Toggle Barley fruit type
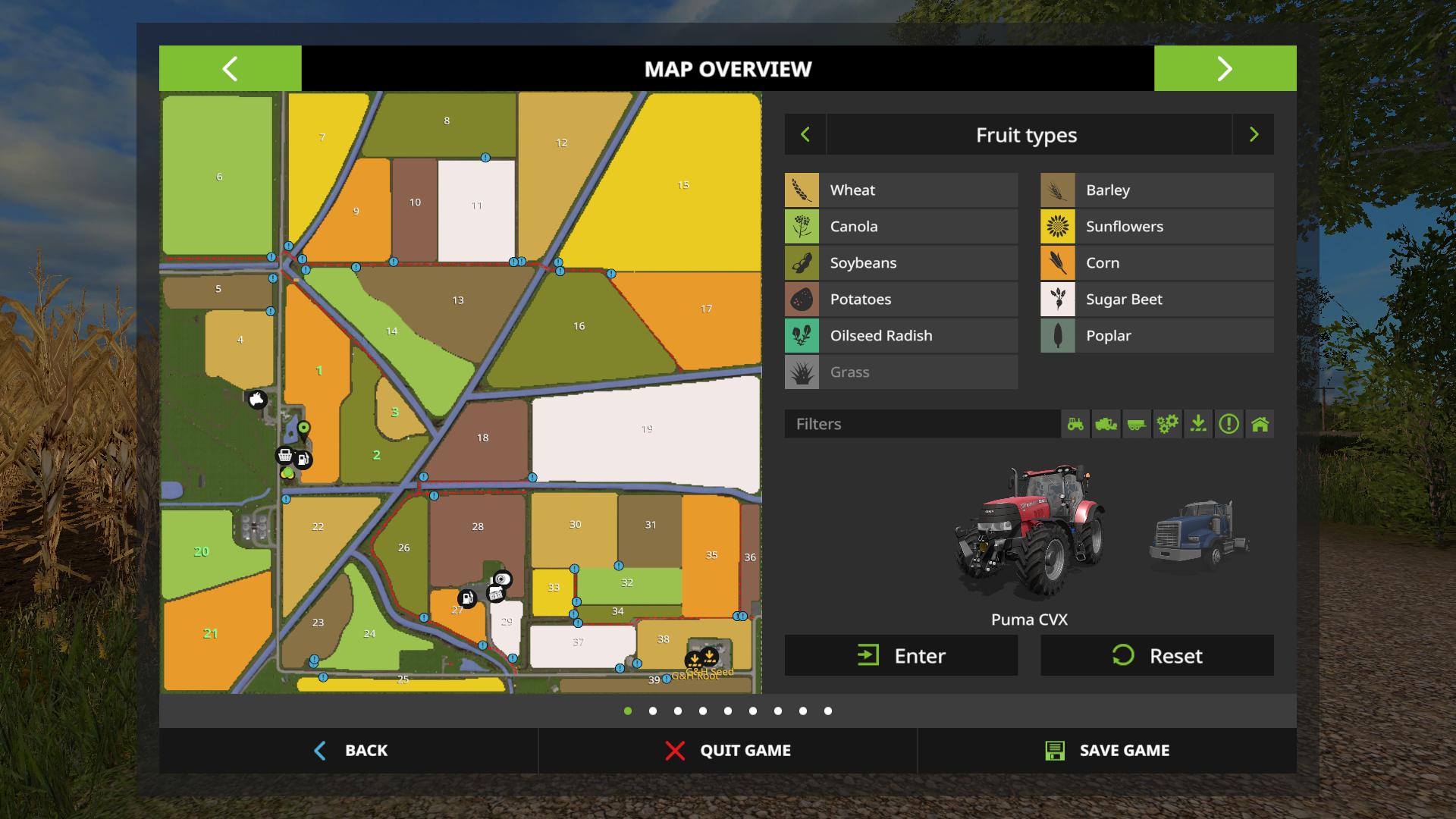Viewport: 1456px width, 819px height. (1156, 190)
